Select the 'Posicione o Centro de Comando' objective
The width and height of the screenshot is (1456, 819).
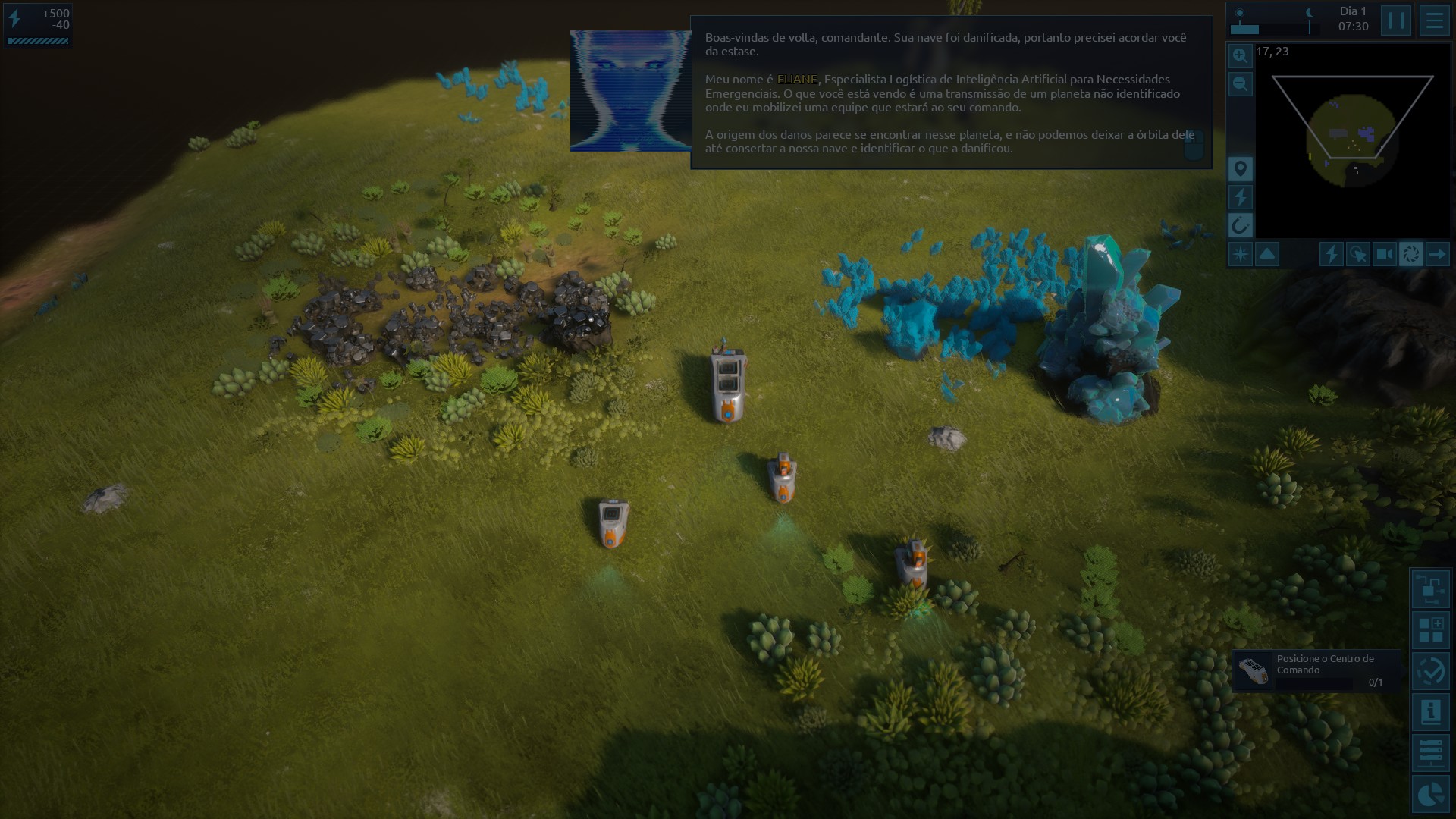tap(1316, 670)
